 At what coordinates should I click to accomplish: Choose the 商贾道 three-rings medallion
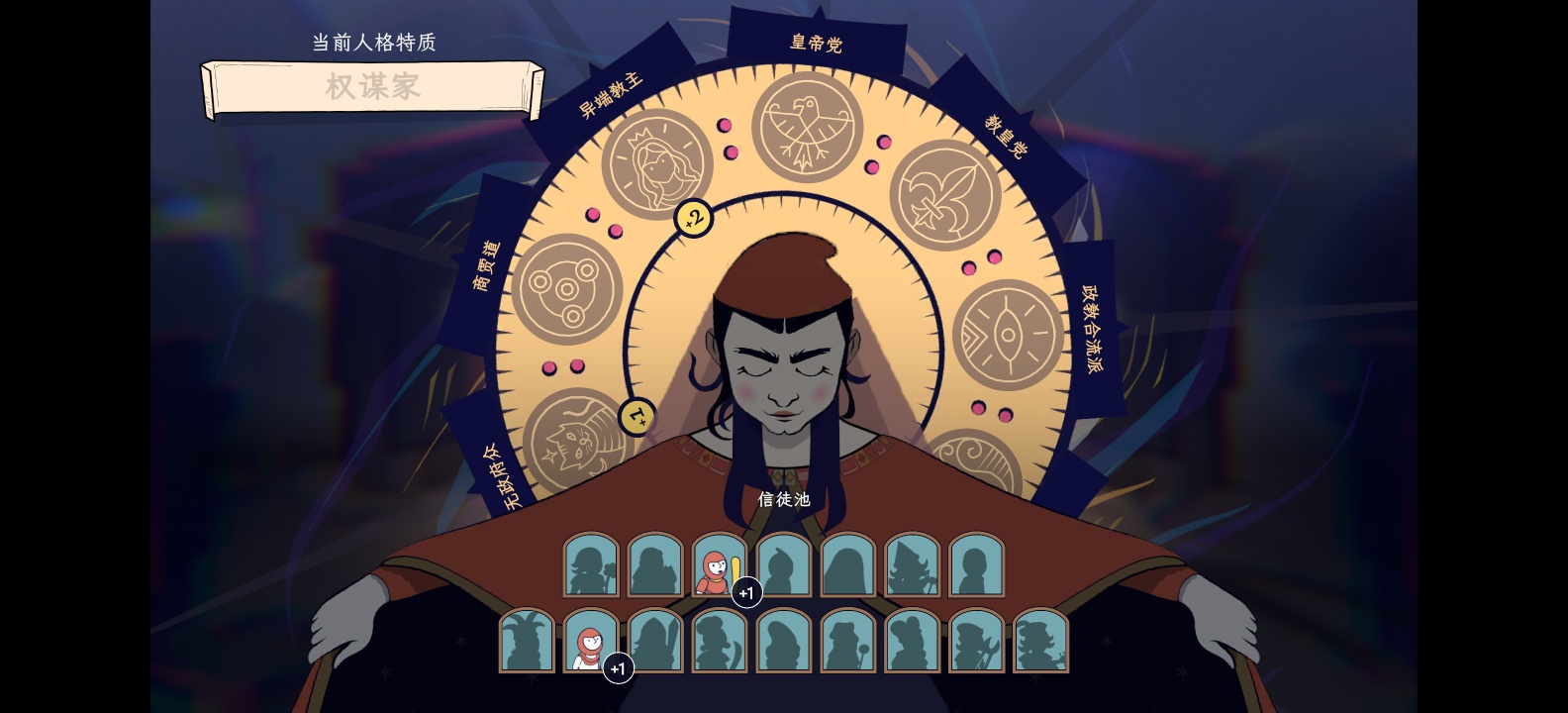566,288
